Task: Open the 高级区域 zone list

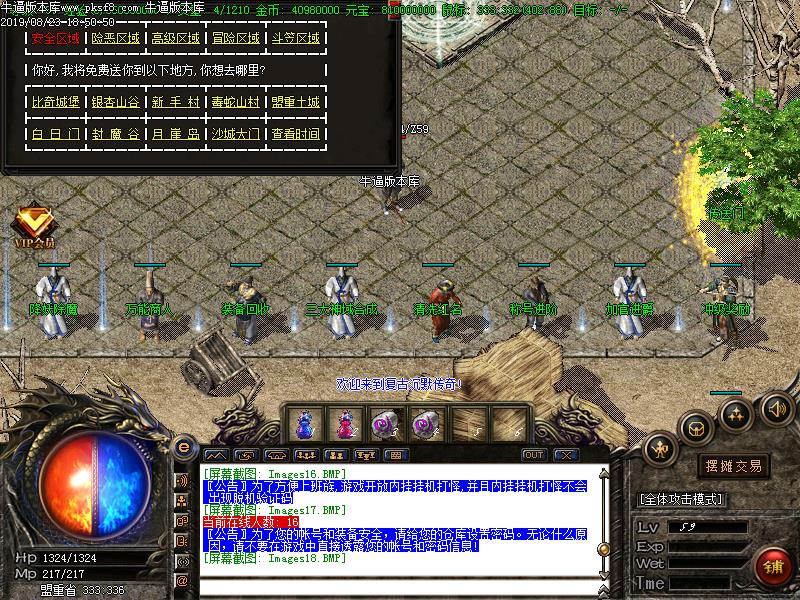Action: click(x=175, y=39)
